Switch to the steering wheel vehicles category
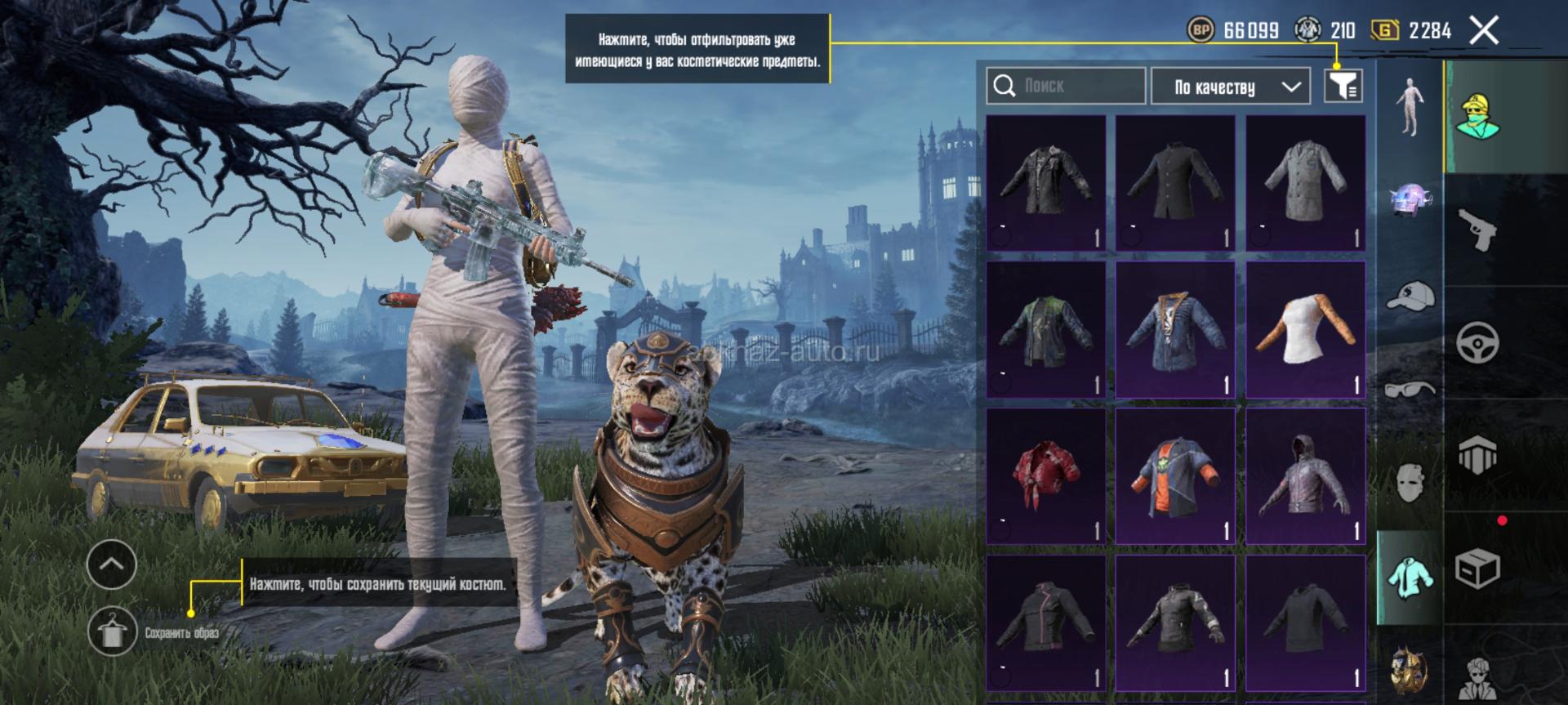1568x705 pixels. click(1478, 343)
